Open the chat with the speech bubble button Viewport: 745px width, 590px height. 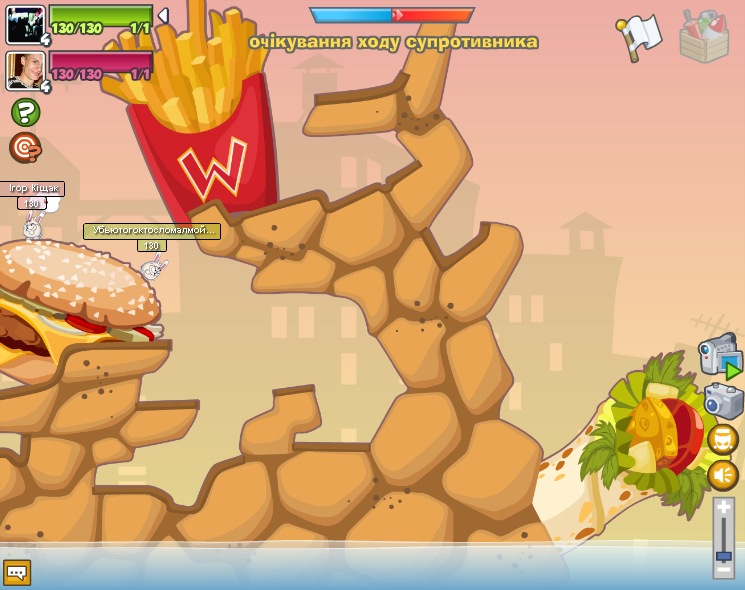point(17,572)
